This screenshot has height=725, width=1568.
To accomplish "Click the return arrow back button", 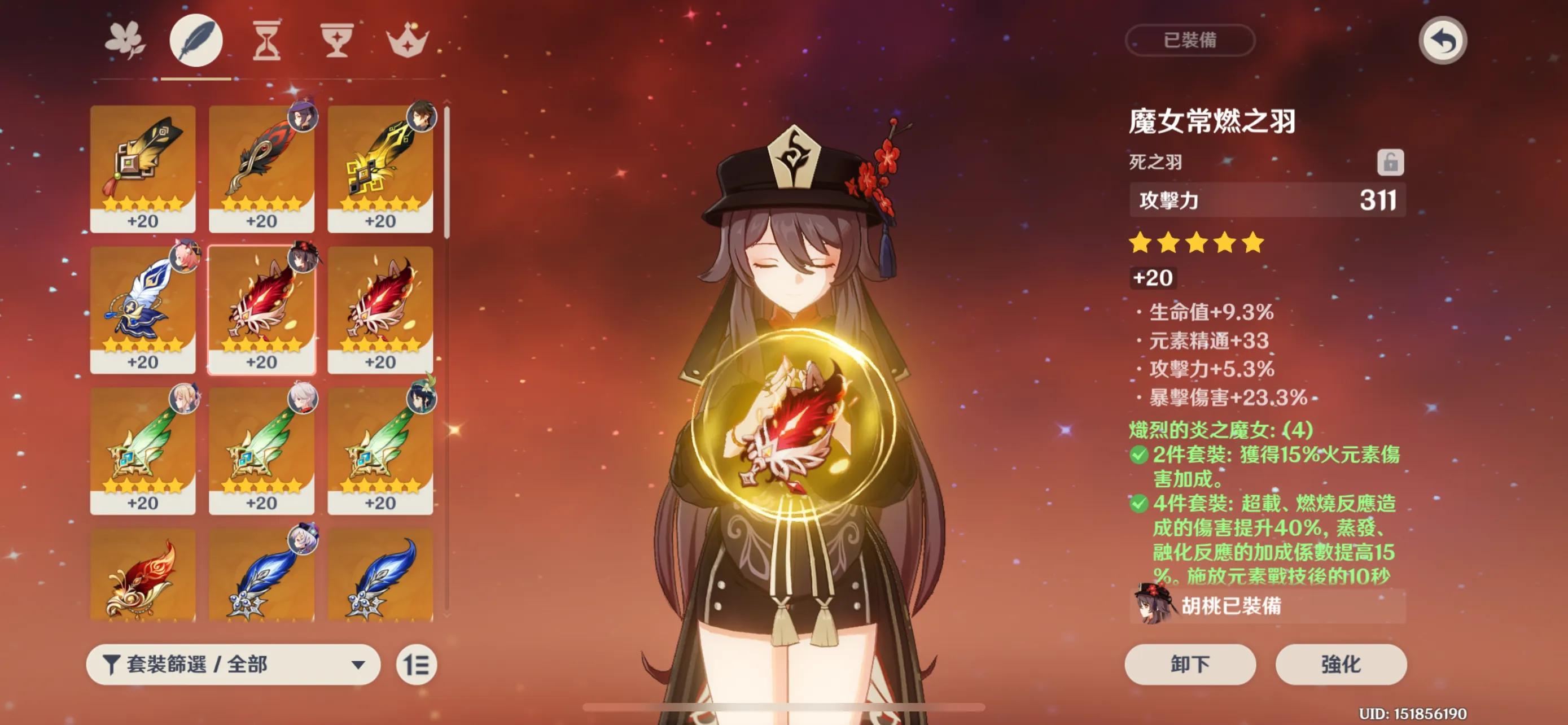I will click(x=1442, y=41).
